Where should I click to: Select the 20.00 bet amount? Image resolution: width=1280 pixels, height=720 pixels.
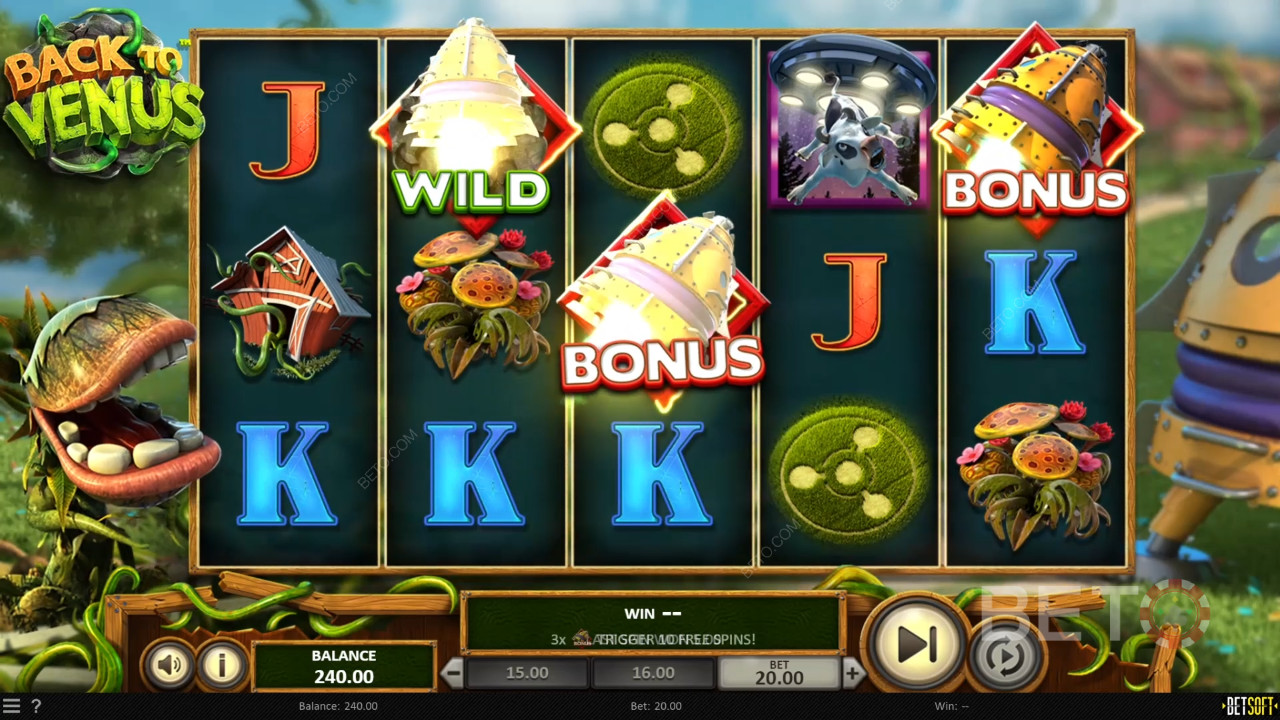point(779,673)
